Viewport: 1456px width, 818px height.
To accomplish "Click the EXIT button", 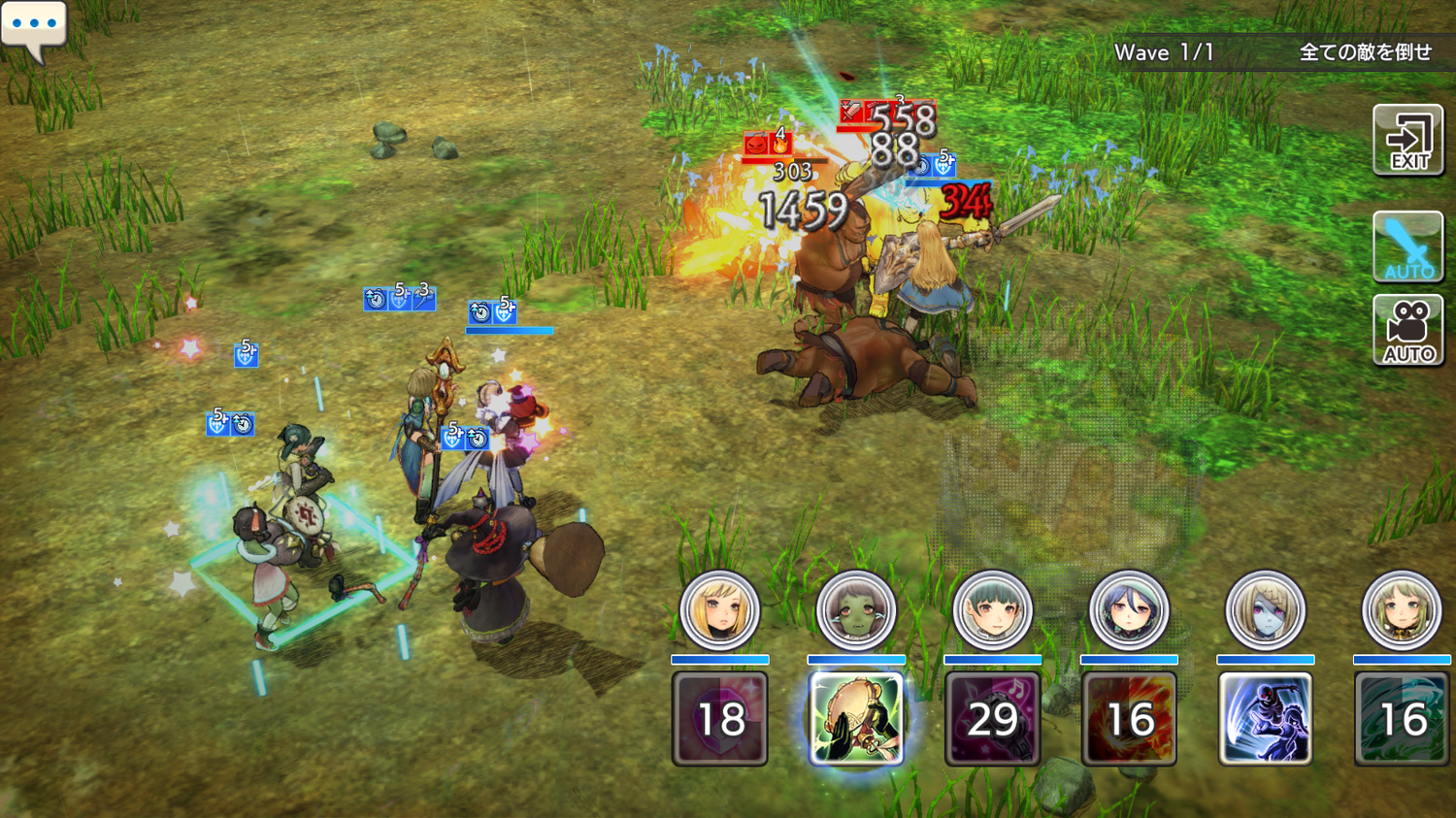I will (x=1407, y=141).
